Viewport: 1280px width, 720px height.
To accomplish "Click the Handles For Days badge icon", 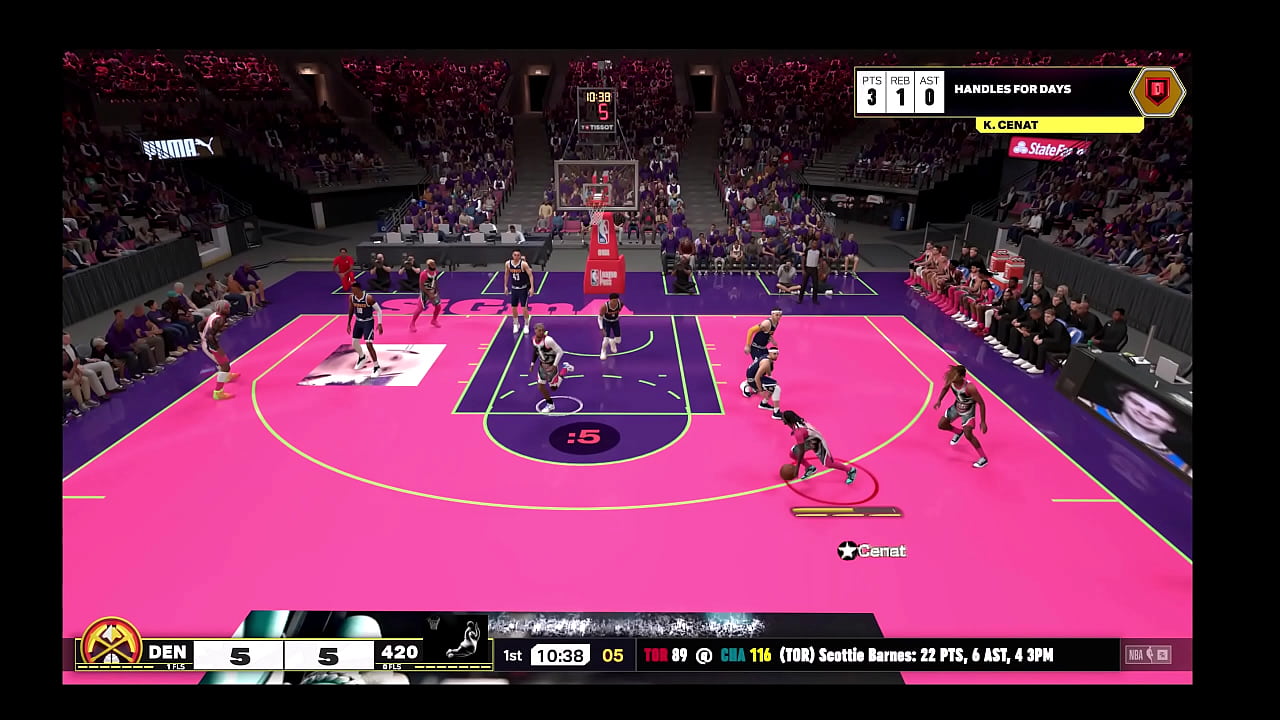I will point(1157,92).
